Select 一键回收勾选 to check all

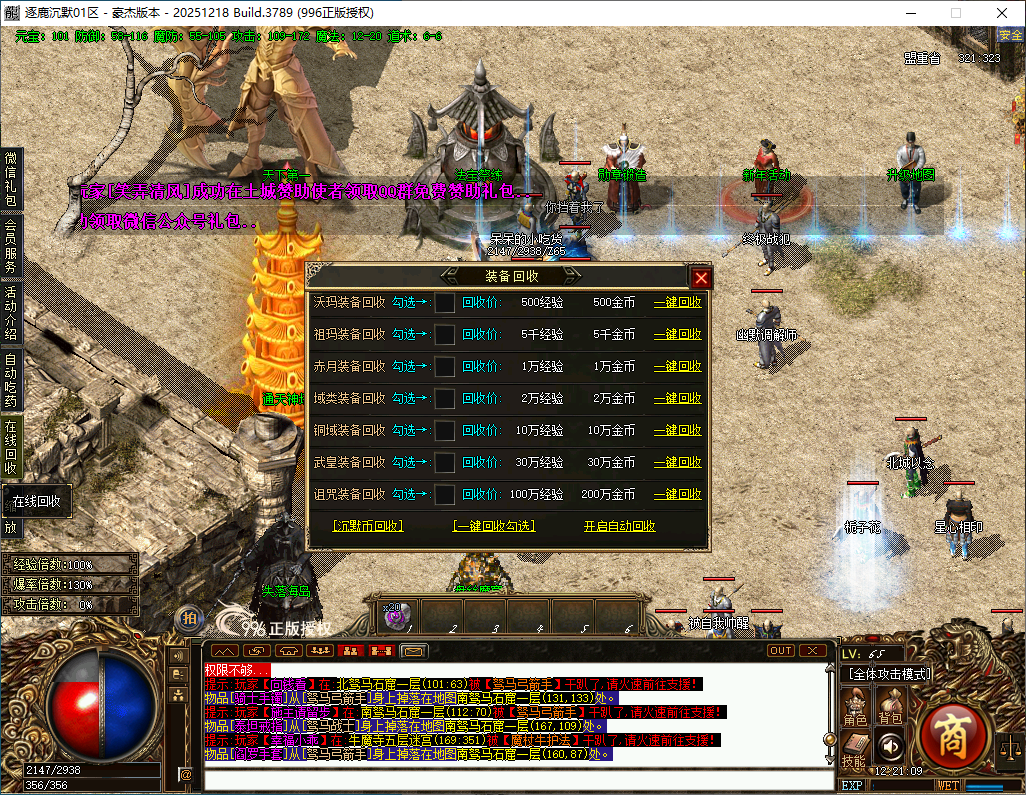click(x=493, y=526)
